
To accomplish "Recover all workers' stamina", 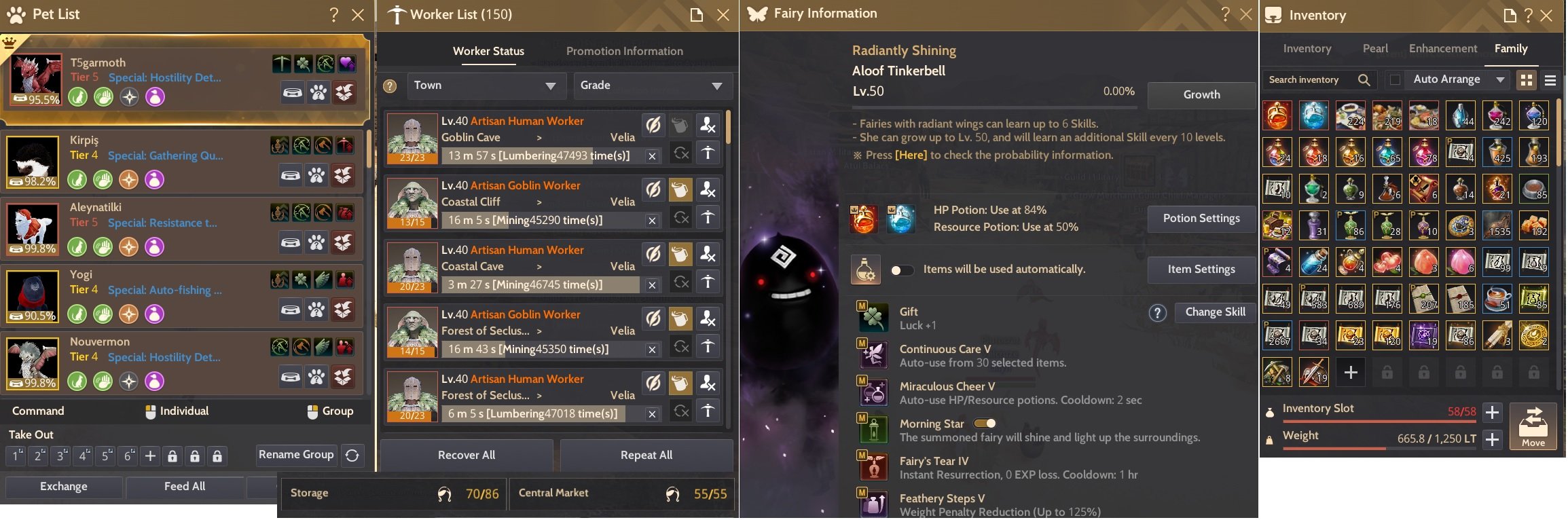I will pos(467,455).
